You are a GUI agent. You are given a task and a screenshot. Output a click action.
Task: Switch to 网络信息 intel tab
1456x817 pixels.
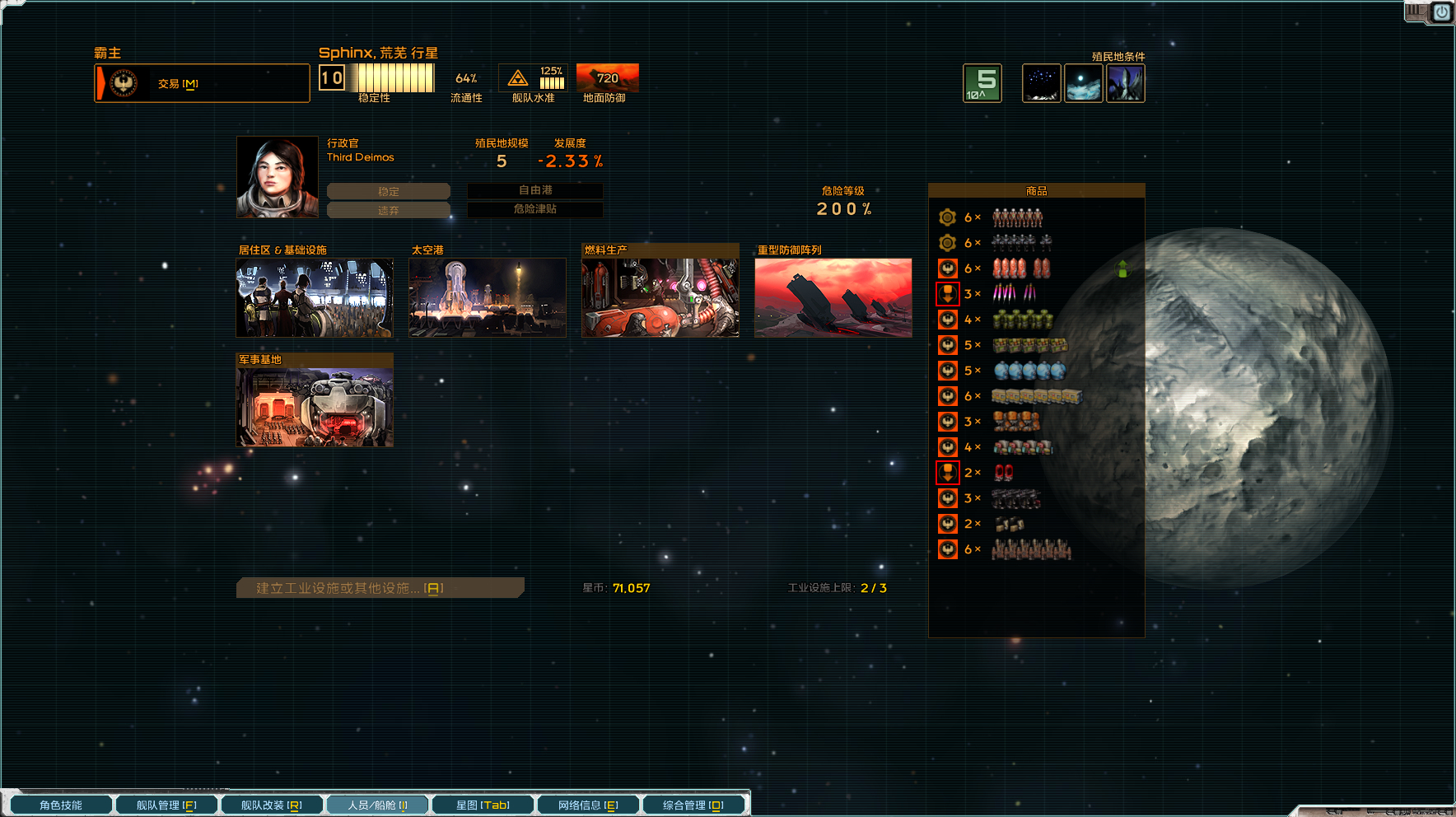[588, 805]
